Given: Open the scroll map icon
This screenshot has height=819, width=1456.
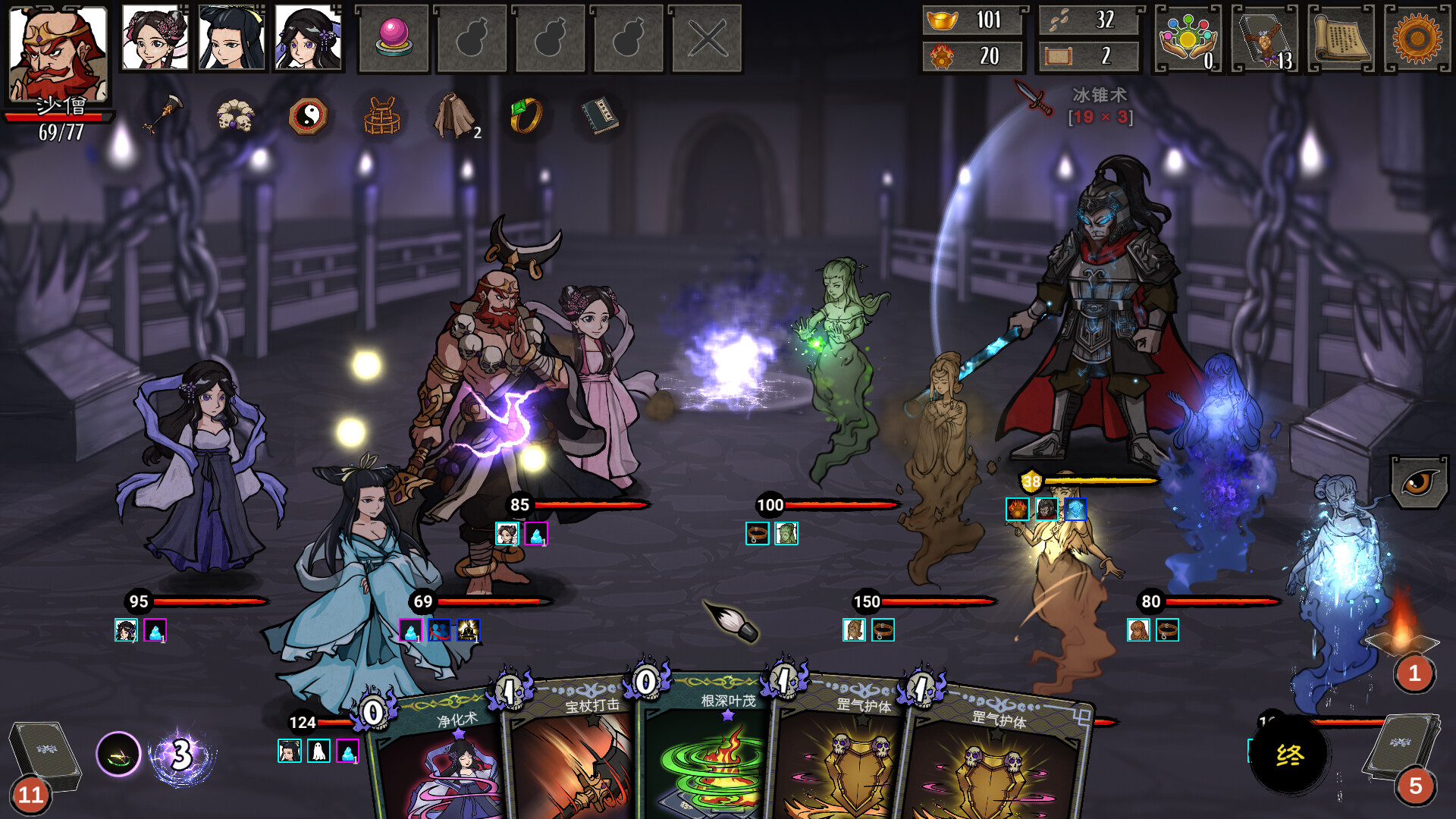Looking at the screenshot, I should click(1341, 39).
